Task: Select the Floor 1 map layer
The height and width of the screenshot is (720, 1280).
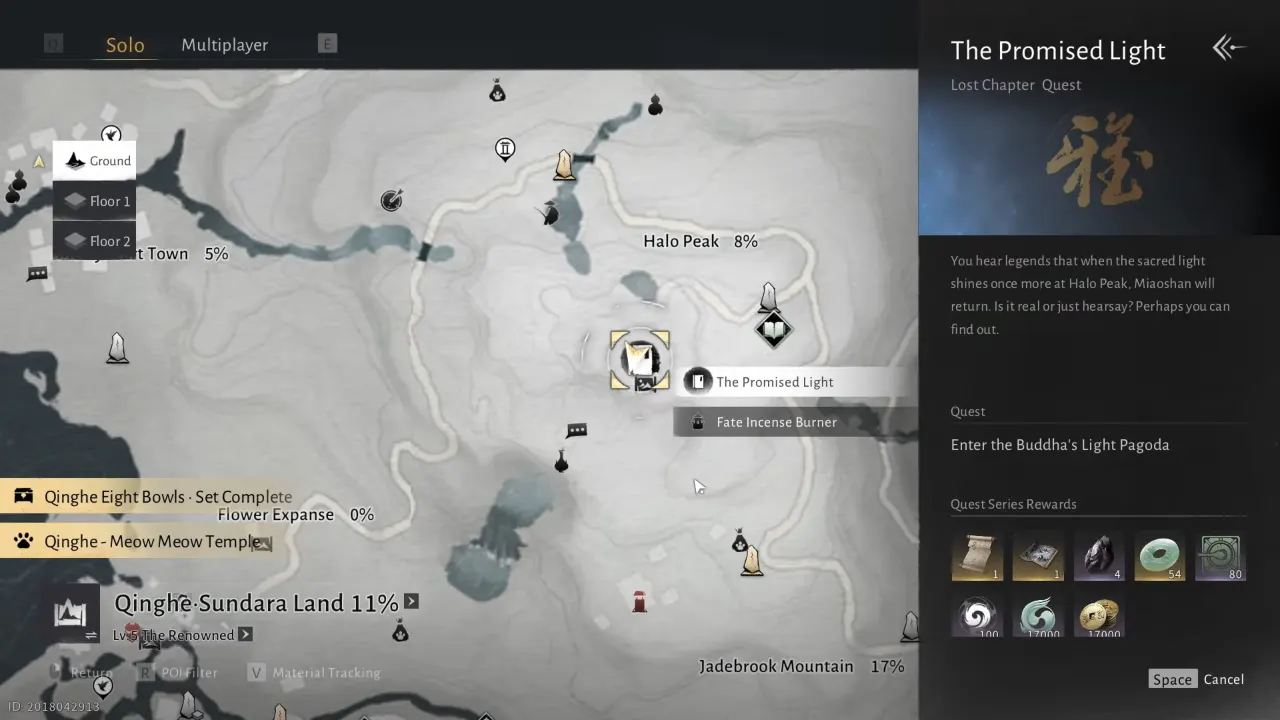Action: tap(95, 201)
